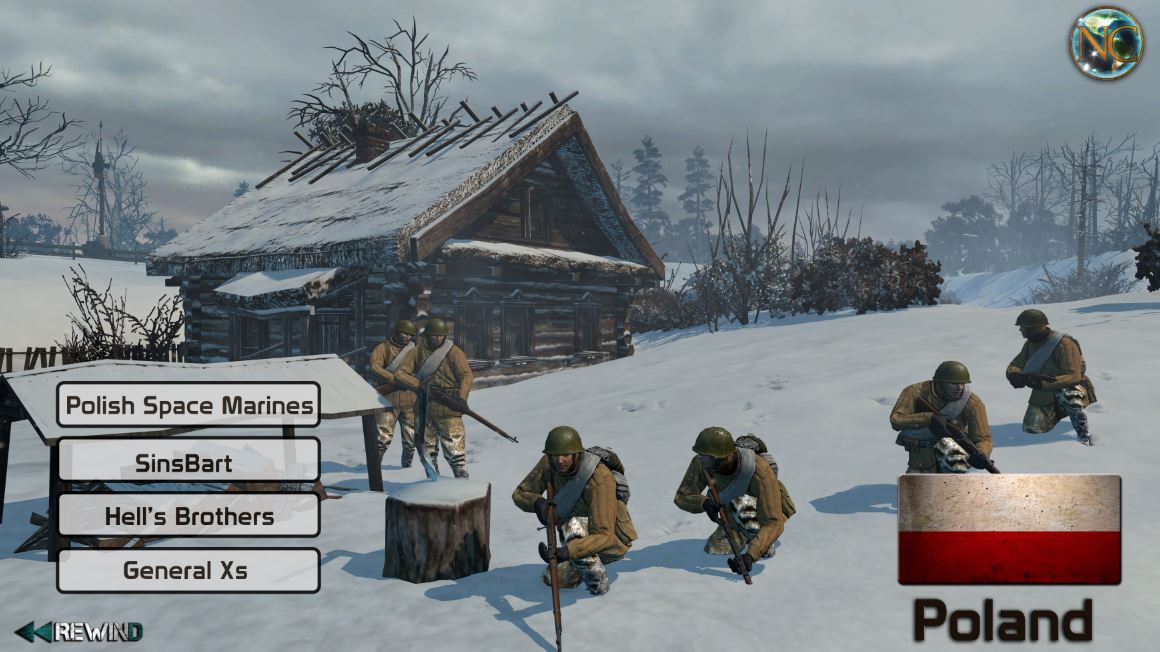Choose the Polish Space Marines option

[188, 405]
